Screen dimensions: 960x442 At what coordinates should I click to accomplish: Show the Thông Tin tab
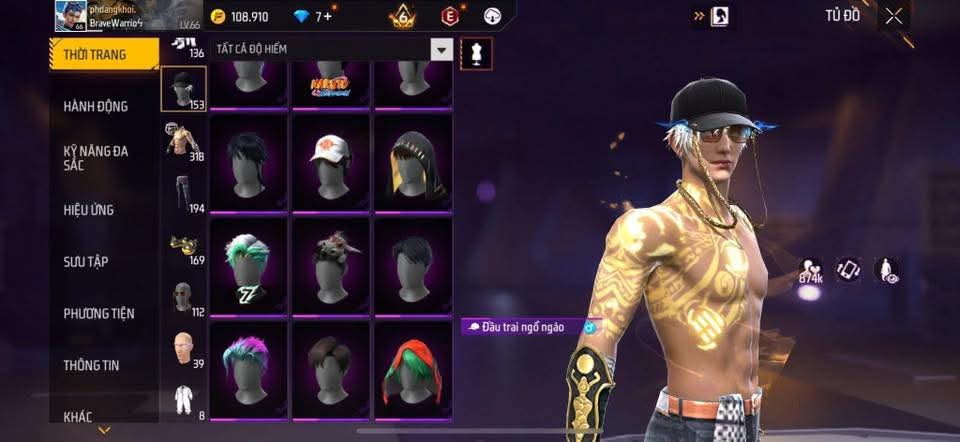pos(92,366)
